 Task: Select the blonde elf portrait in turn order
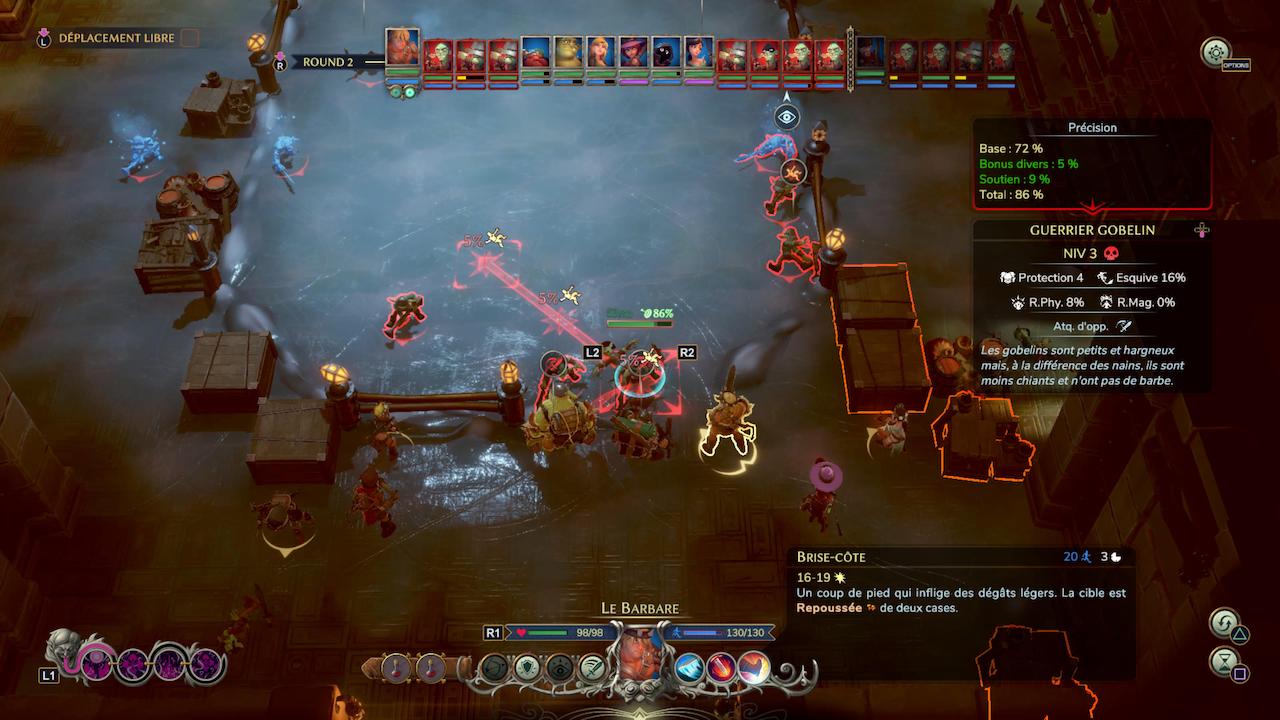click(x=600, y=53)
